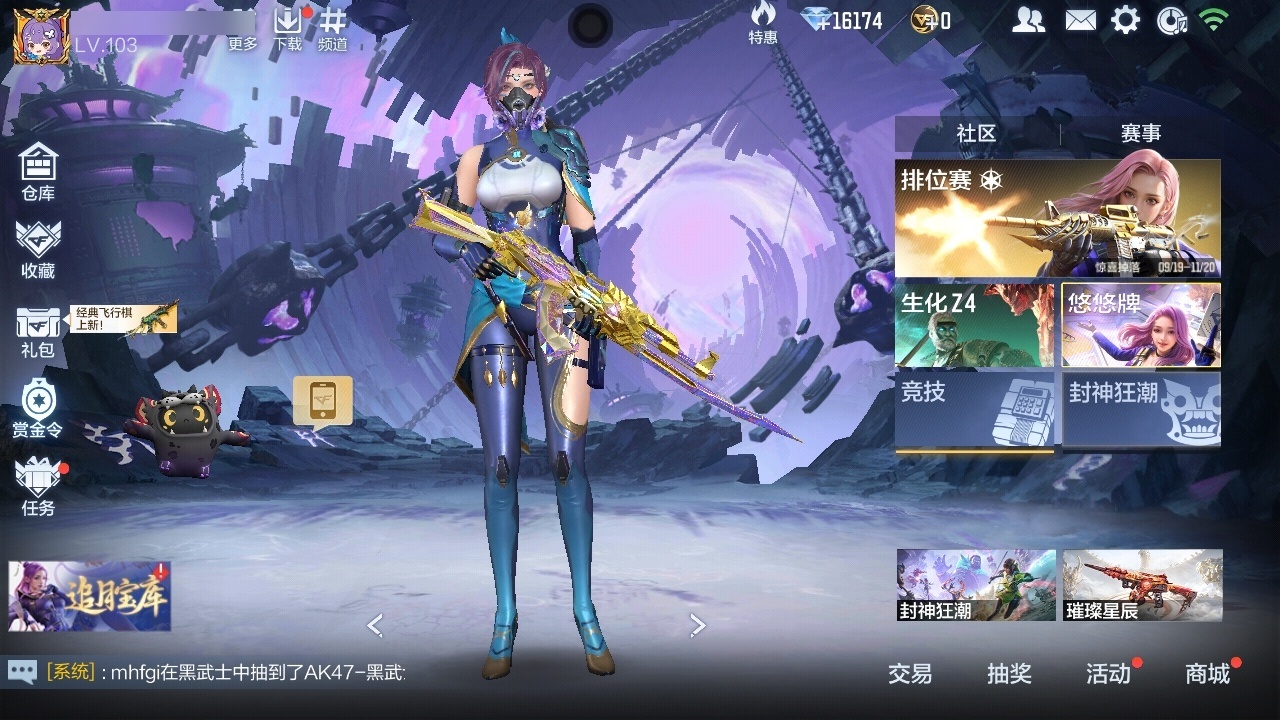Choose the 悠悠牌 mode tile
This screenshot has height=720, width=1280.
pos(1141,326)
